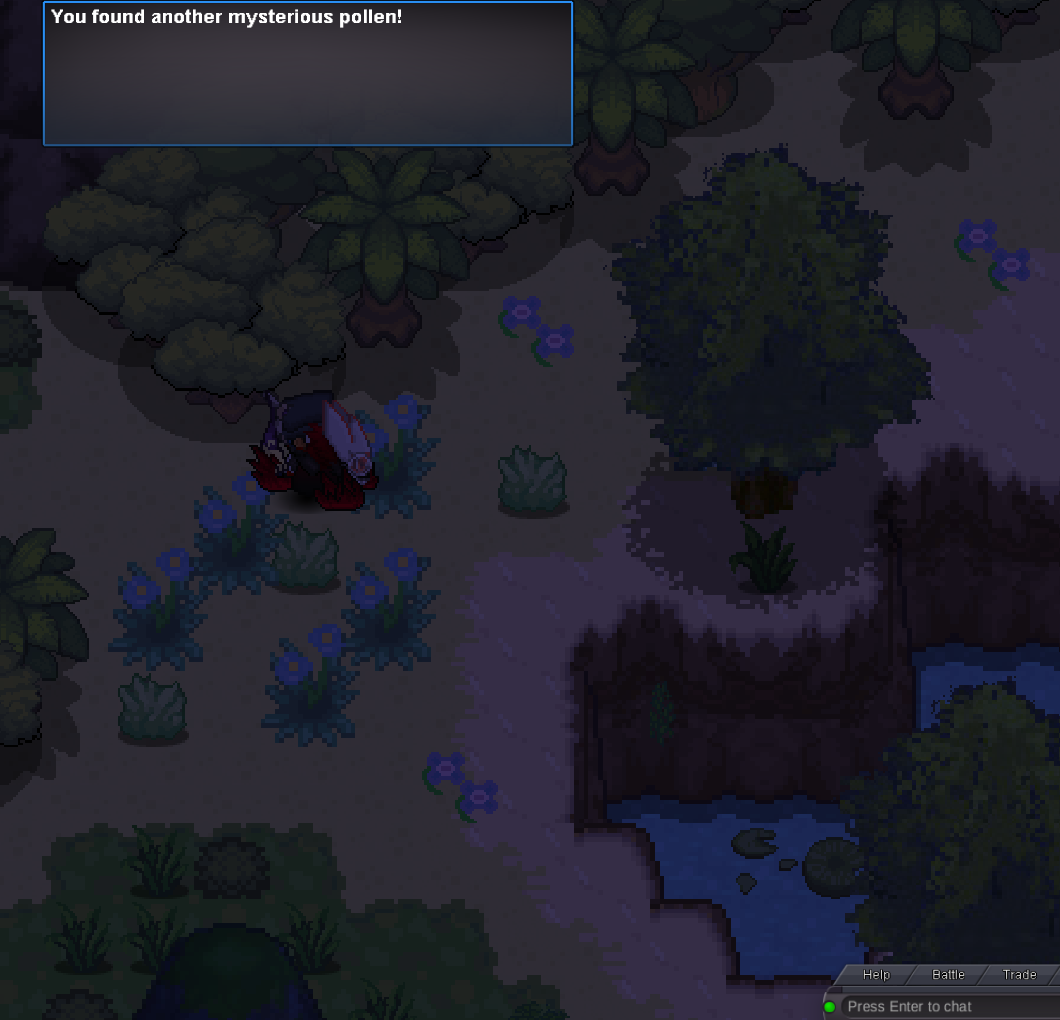Open the Battle chat tab
The image size is (1060, 1020).
pyautogui.click(x=948, y=975)
